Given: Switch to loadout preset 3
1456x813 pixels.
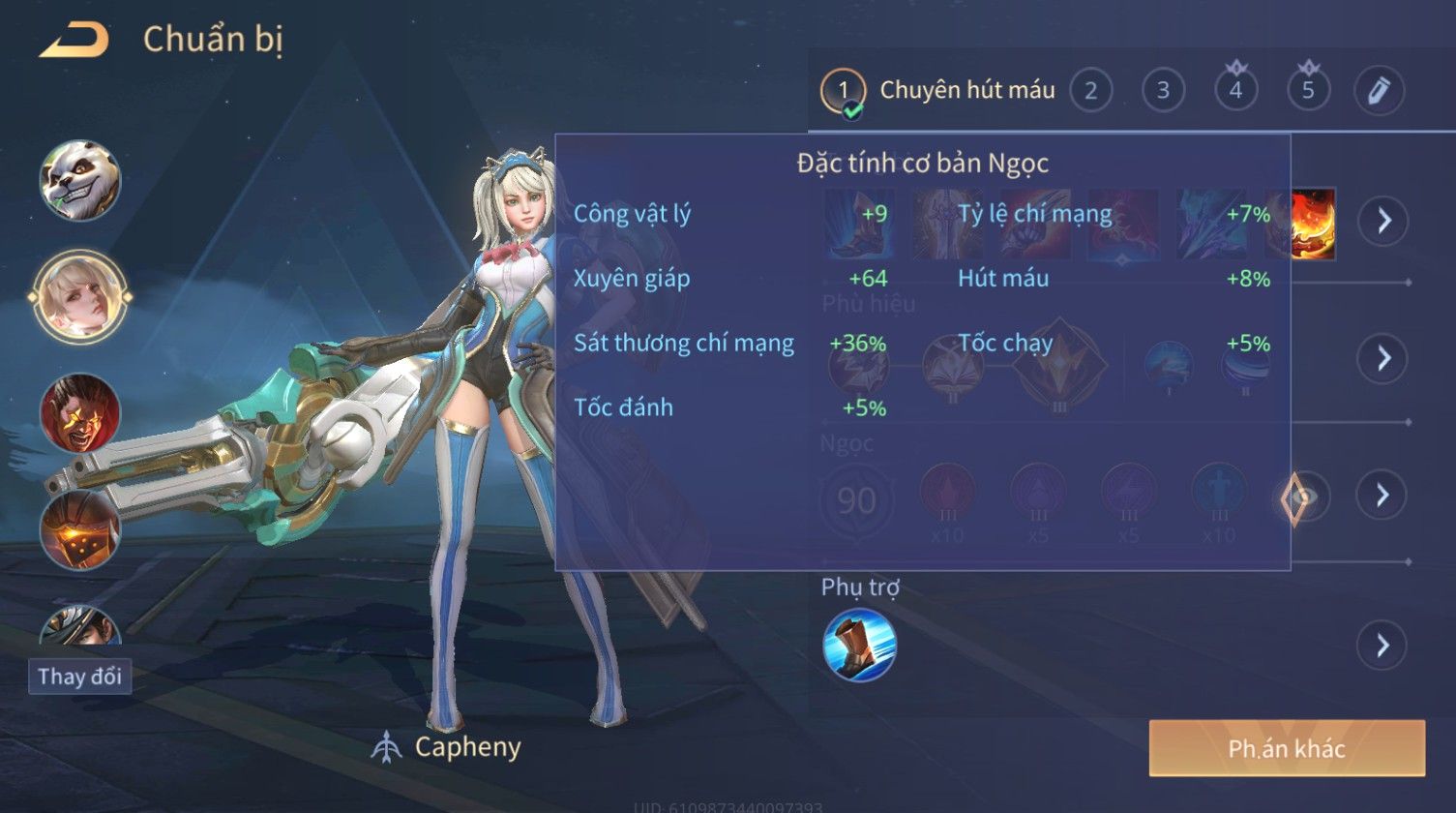Looking at the screenshot, I should 1163,91.
